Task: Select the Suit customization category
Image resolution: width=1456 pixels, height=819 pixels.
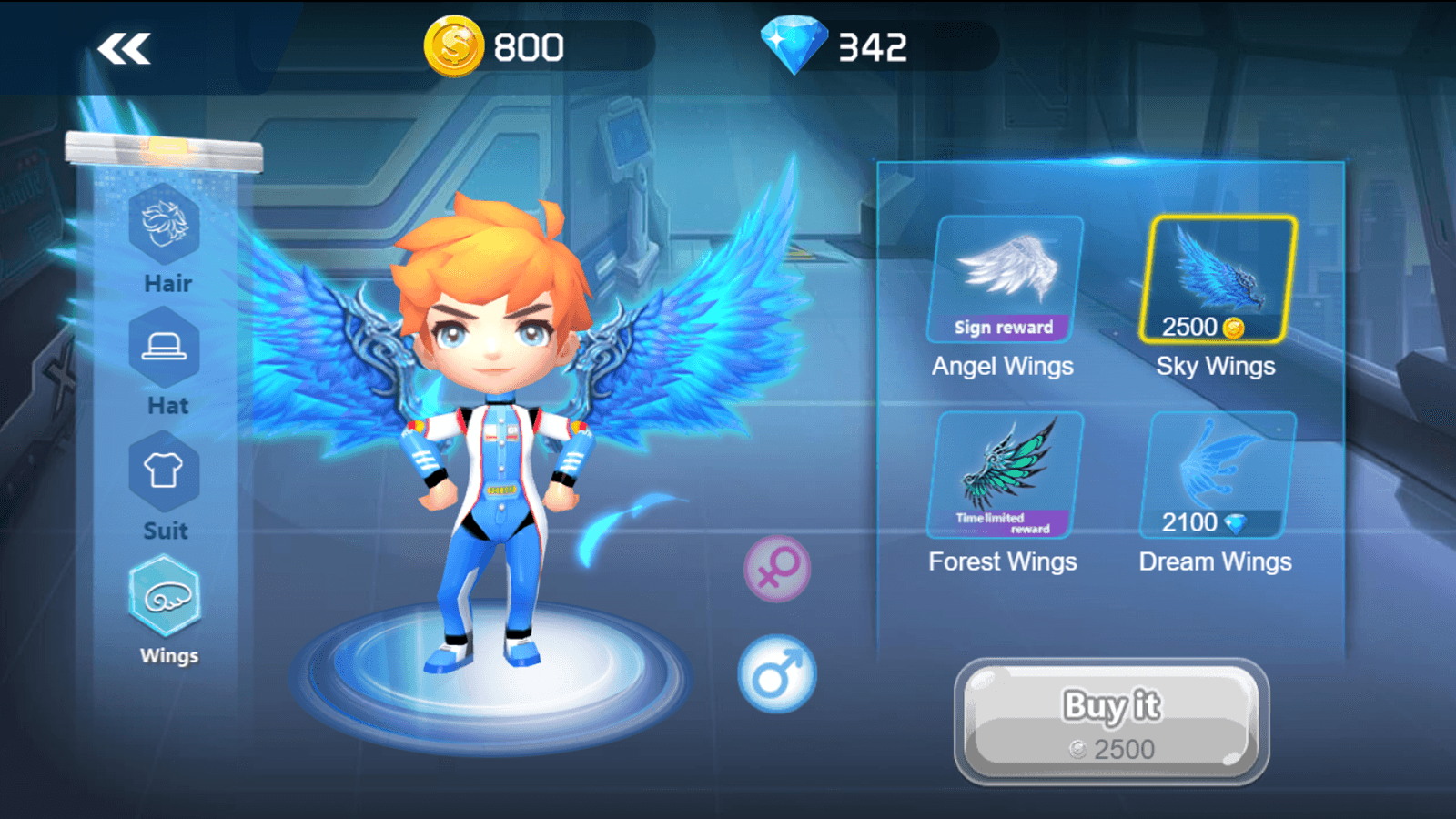Action: [166, 478]
